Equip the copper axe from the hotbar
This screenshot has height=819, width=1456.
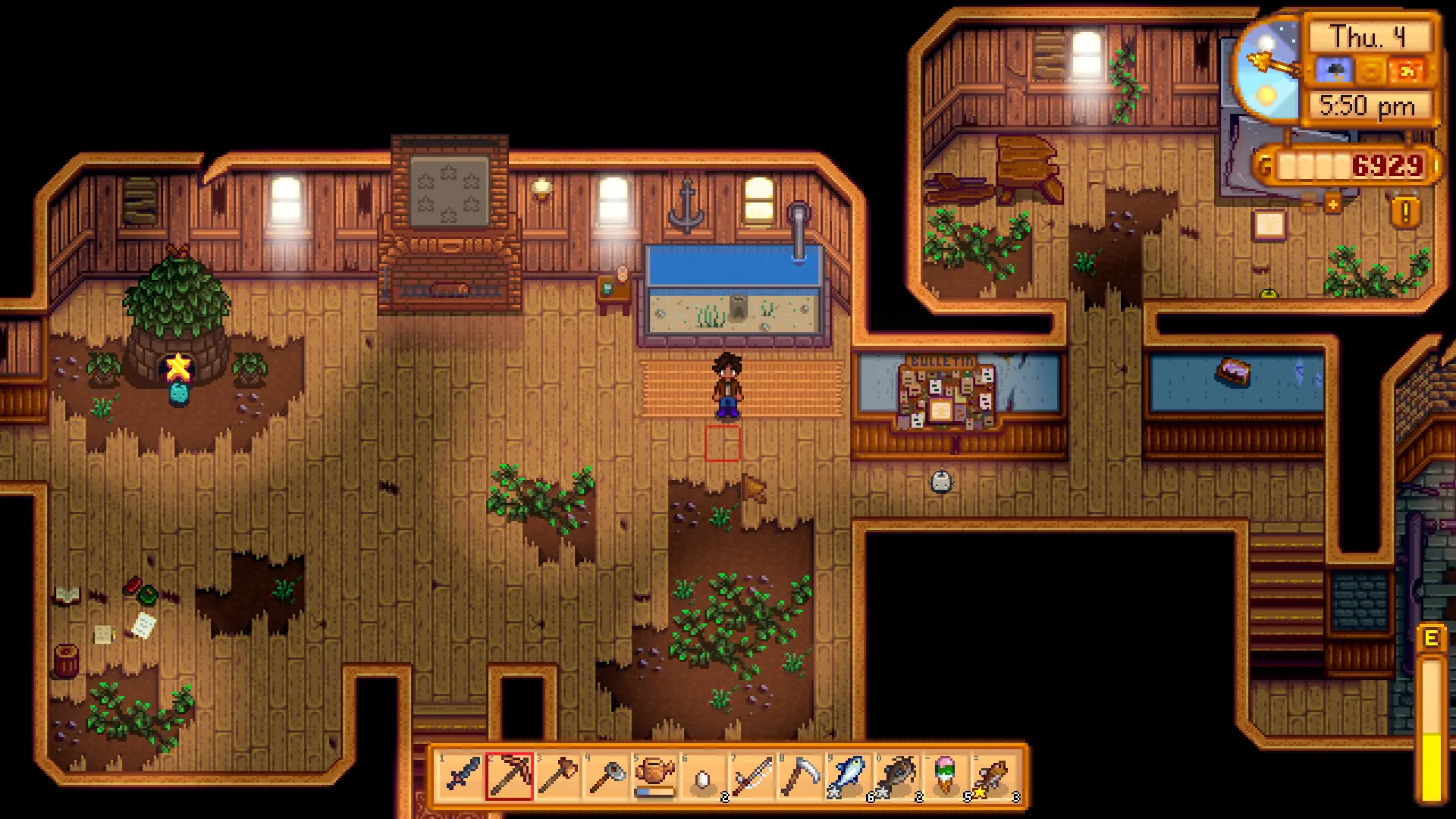click(x=558, y=777)
